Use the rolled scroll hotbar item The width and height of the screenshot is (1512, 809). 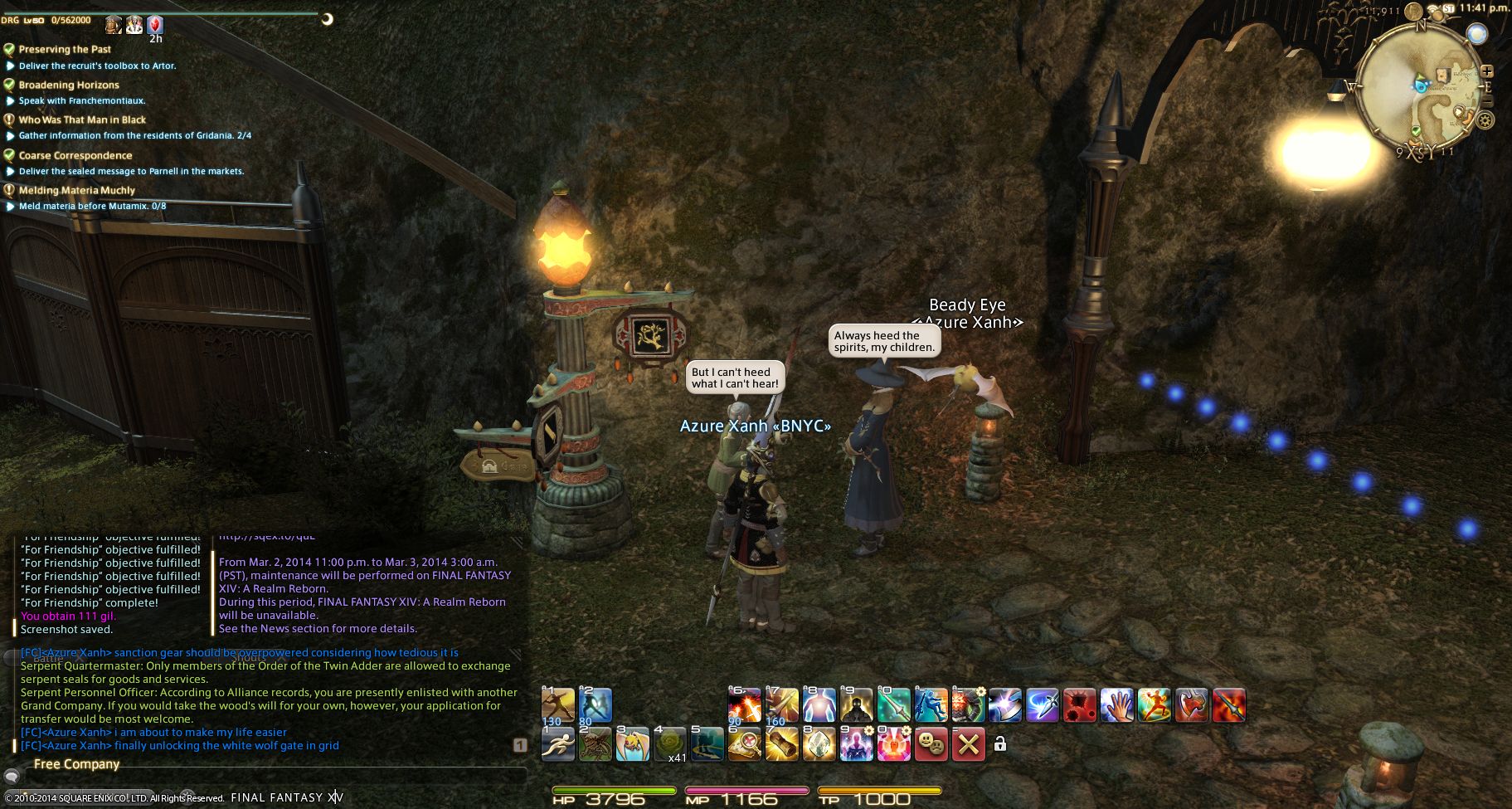point(780,744)
